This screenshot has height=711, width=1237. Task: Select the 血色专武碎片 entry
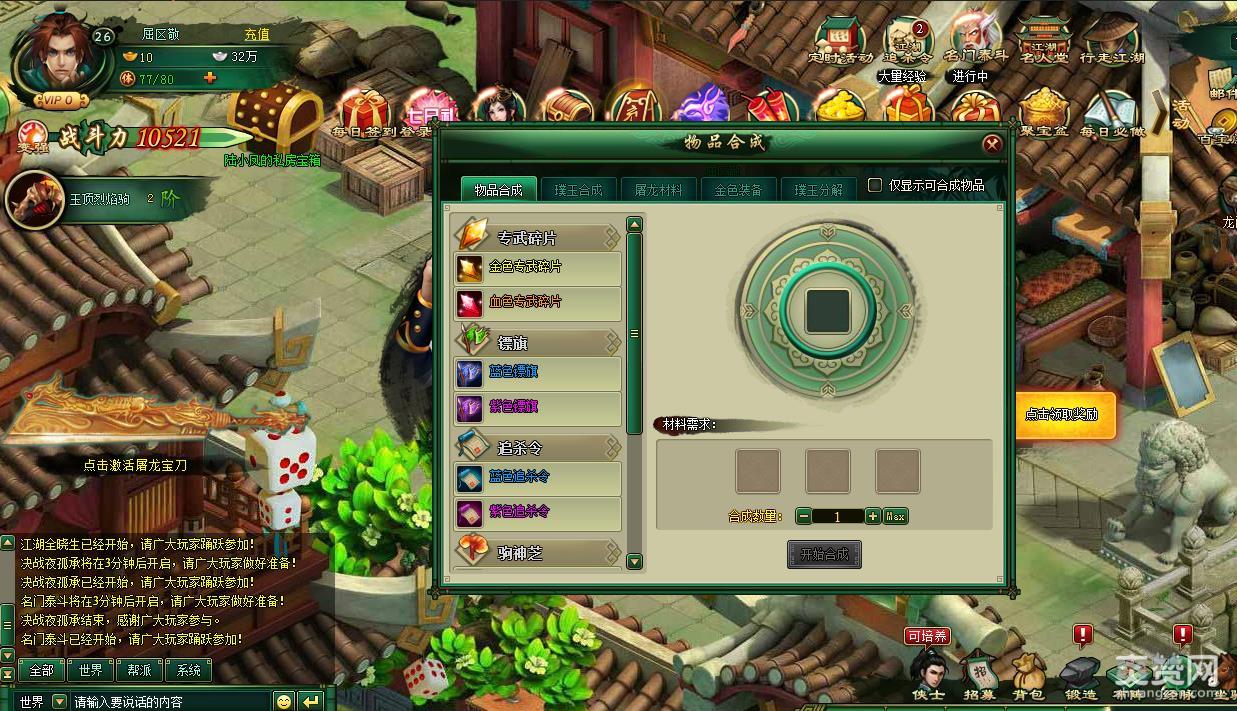tap(537, 302)
